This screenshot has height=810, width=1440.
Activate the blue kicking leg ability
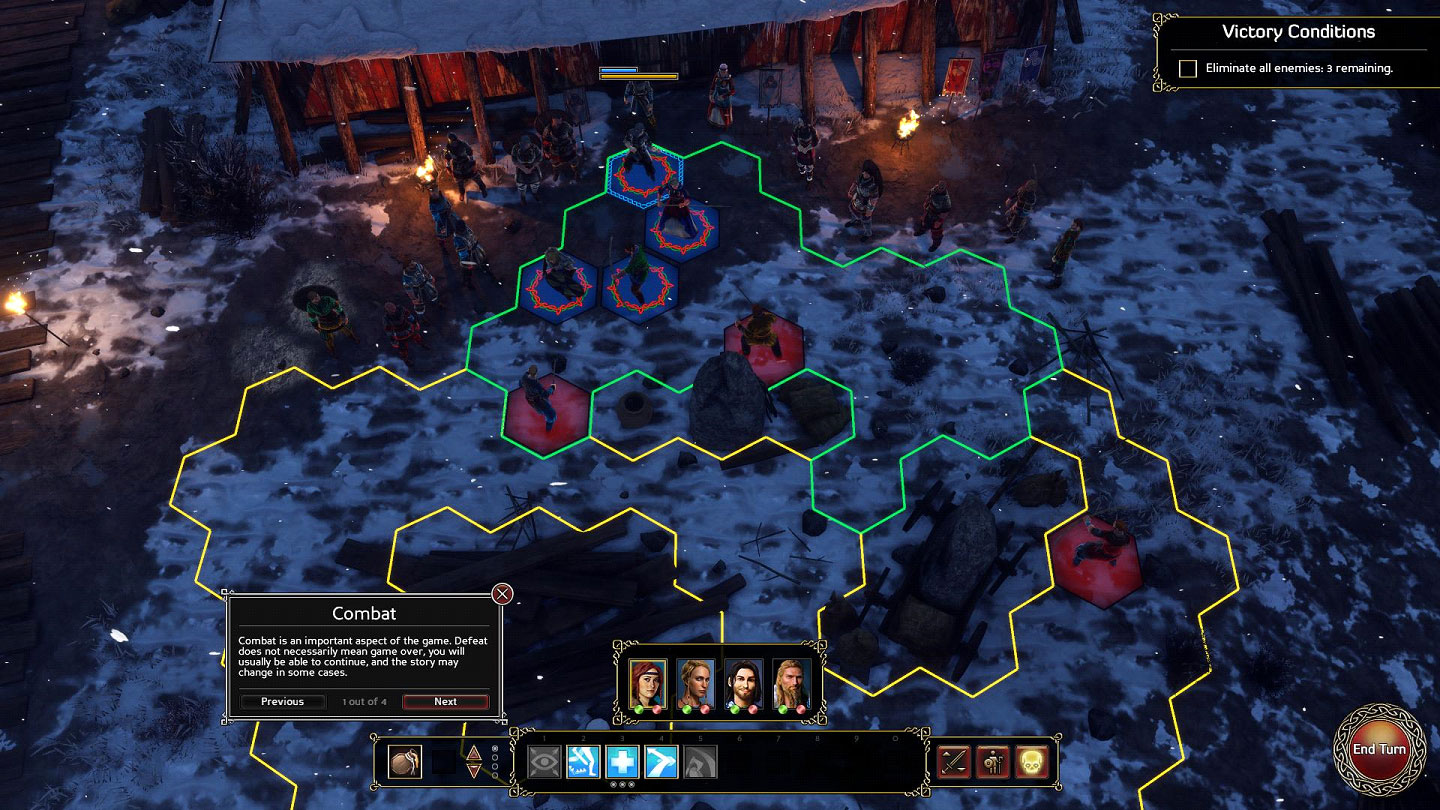582,762
